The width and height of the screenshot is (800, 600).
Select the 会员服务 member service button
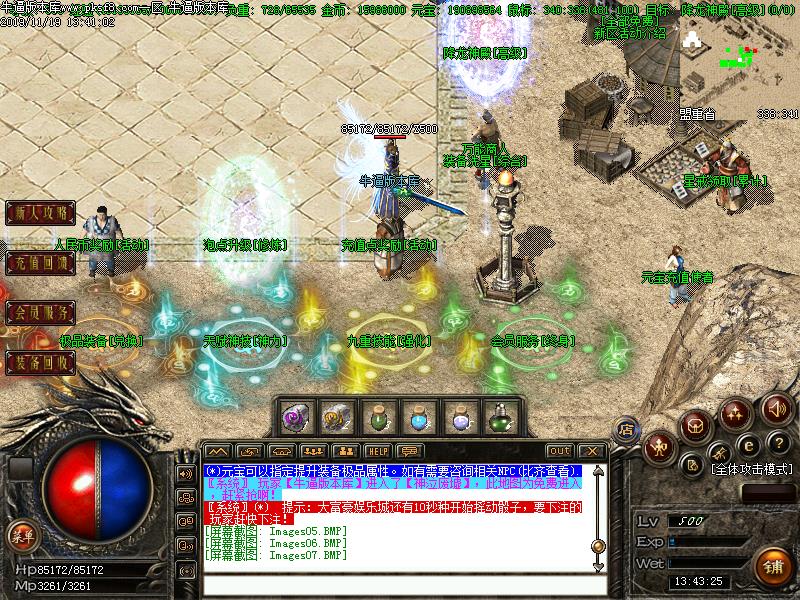pos(41,312)
